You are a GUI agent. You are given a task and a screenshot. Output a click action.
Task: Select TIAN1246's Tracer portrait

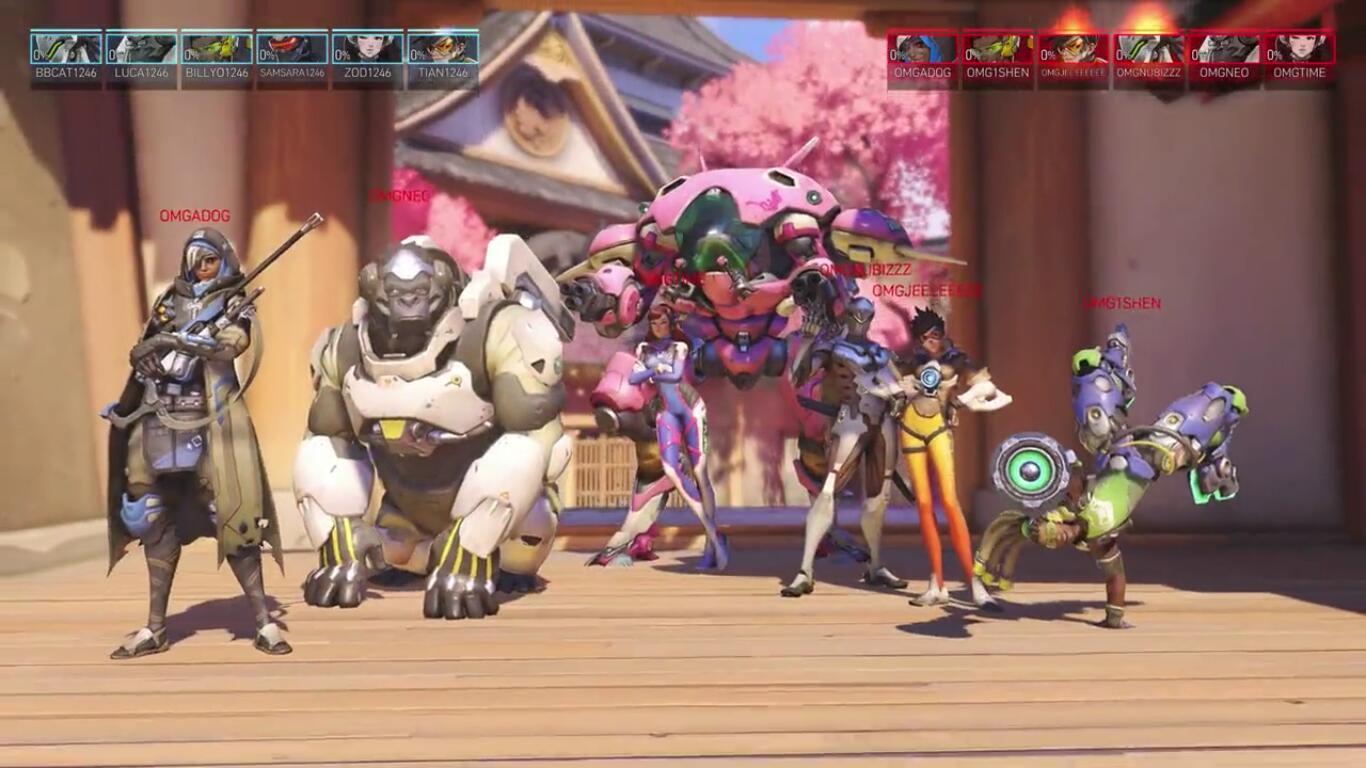pyautogui.click(x=443, y=49)
